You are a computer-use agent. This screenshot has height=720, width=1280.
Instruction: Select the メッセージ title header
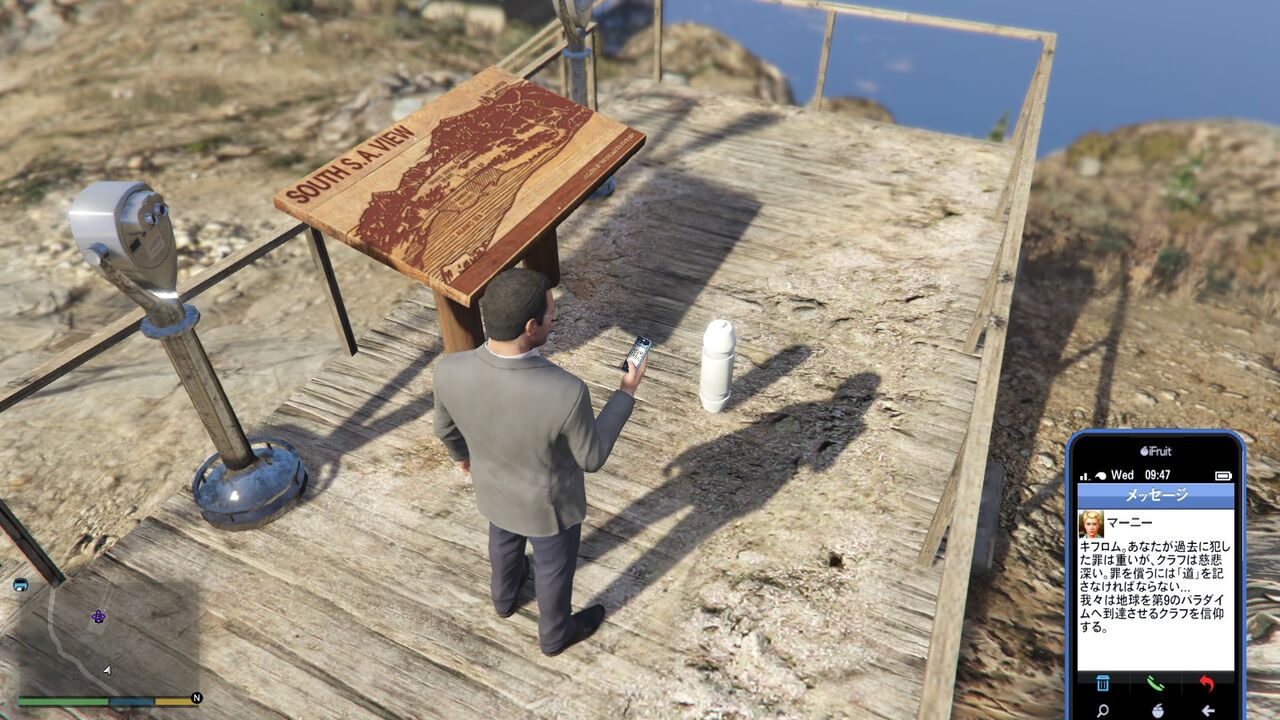pos(1158,492)
